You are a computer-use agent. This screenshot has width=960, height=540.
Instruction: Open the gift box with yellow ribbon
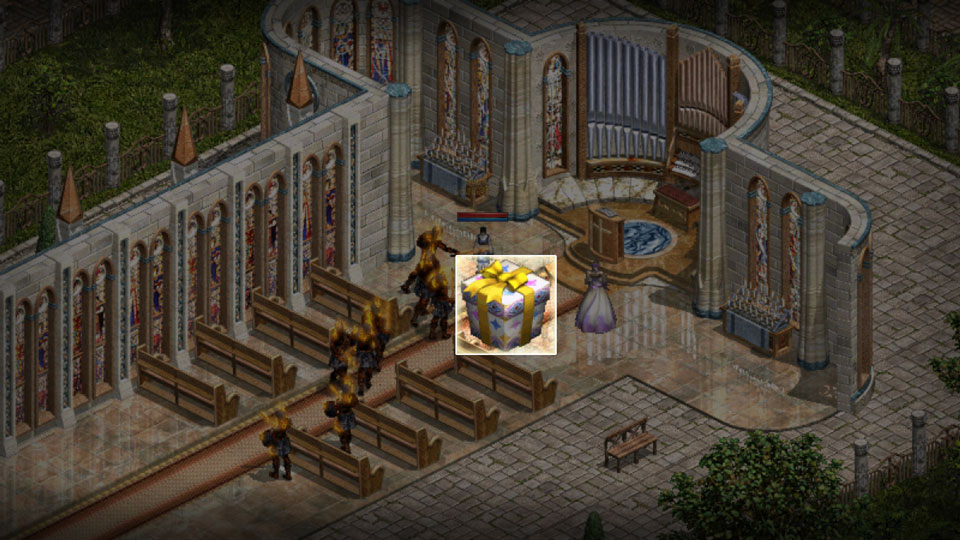tap(506, 305)
